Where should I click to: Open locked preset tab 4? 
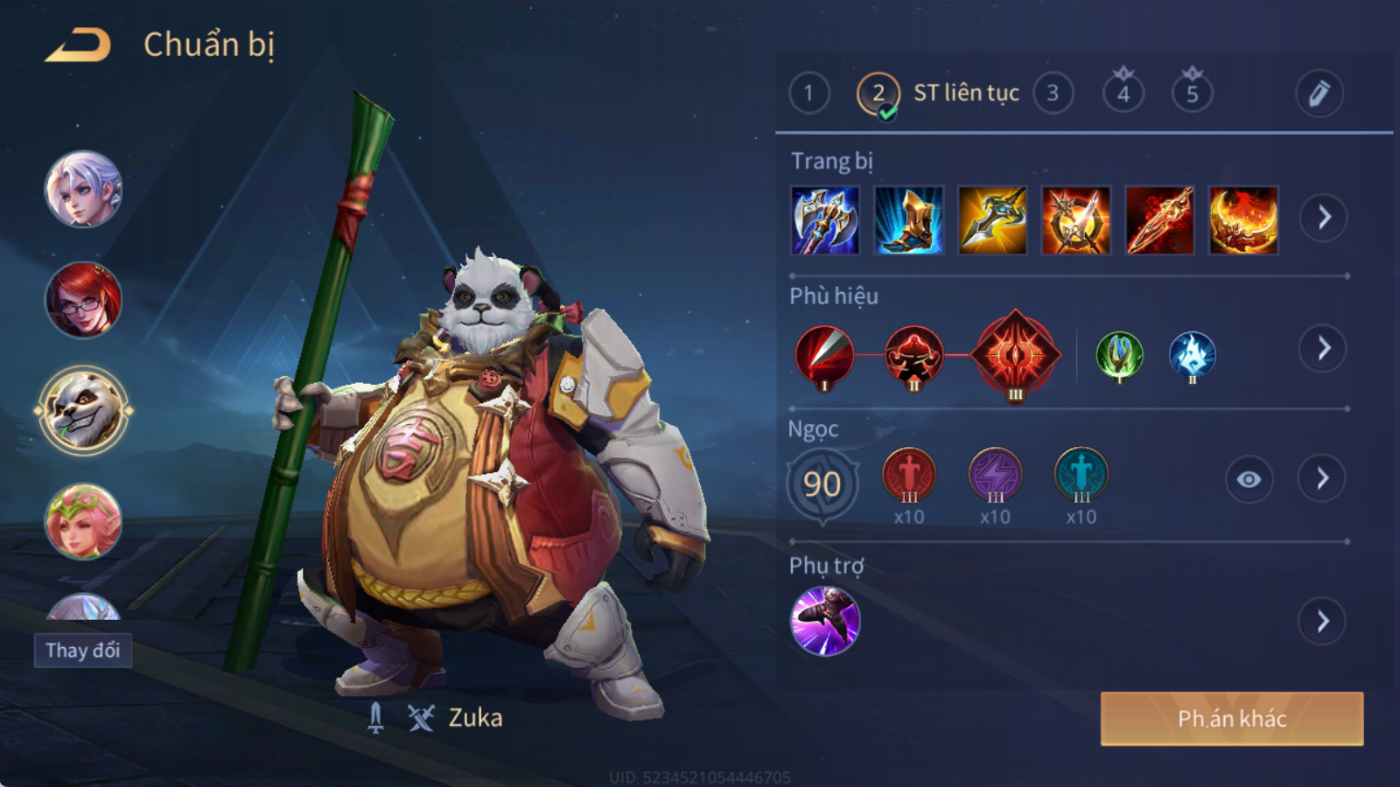click(x=1123, y=93)
